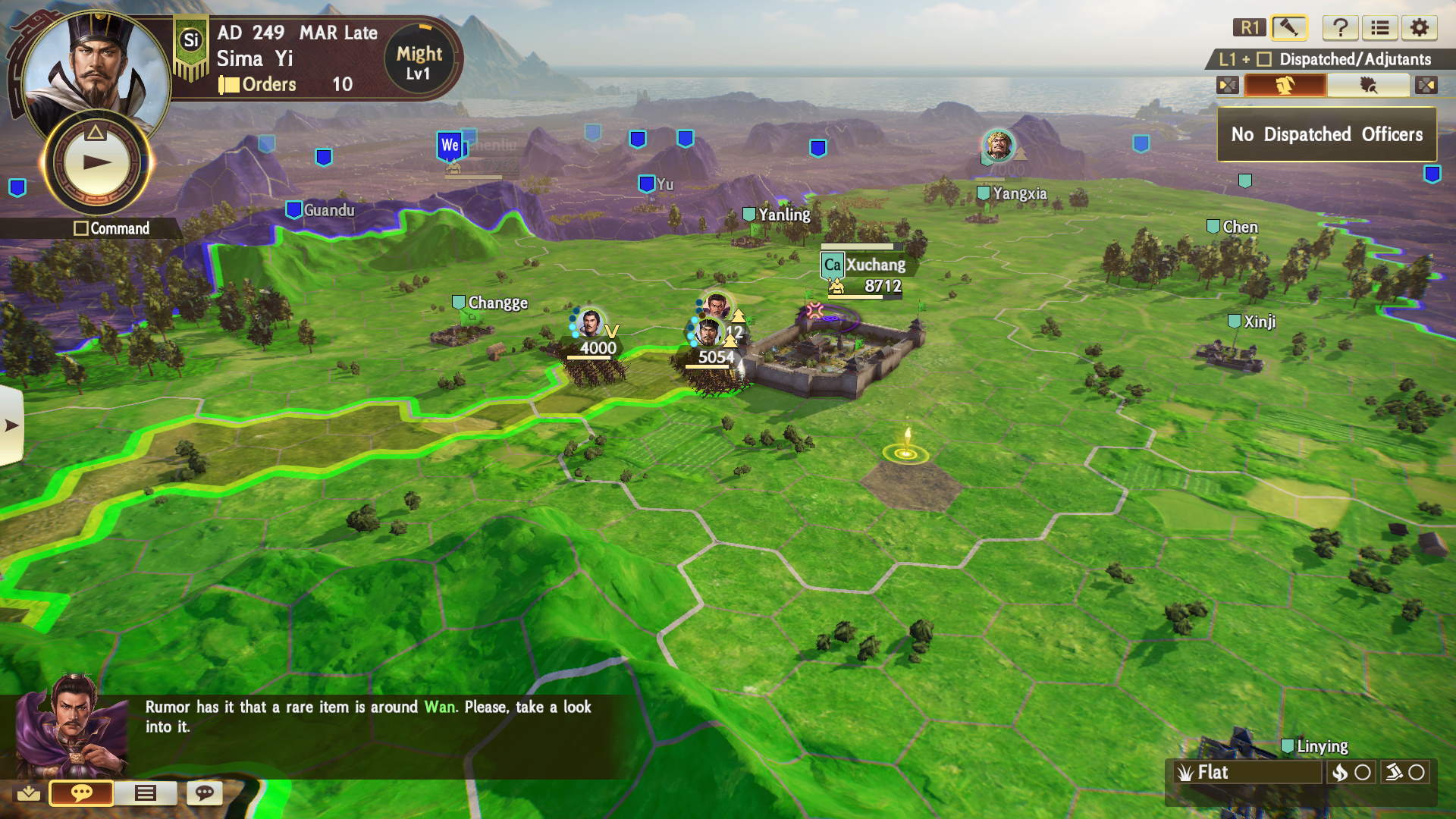Toggle the Command checkbox under Sima Yi's portrait
Screen dimensions: 1456x819
(x=83, y=228)
